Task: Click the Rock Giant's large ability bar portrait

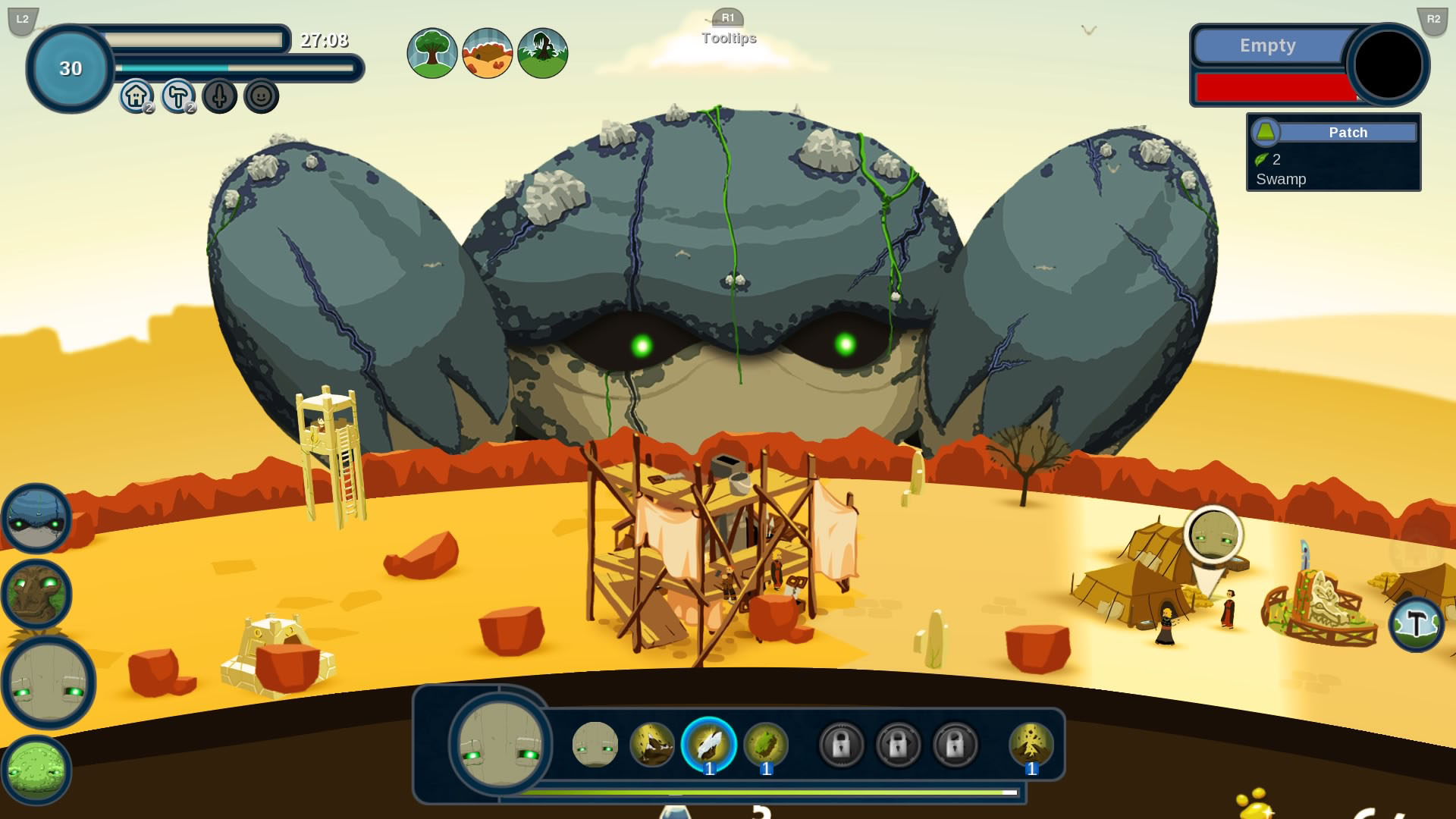Action: (500, 747)
